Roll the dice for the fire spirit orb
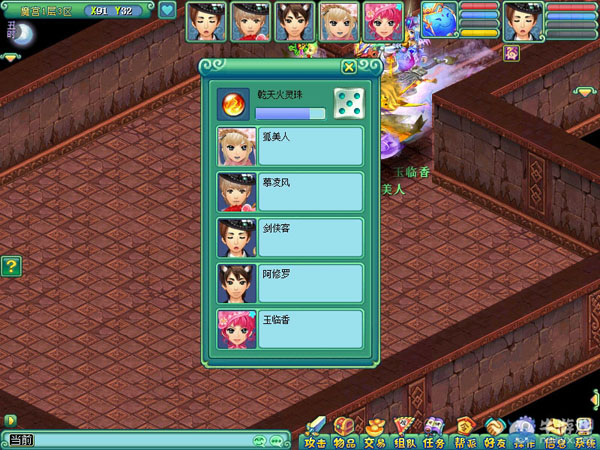The width and height of the screenshot is (600, 450). 348,104
